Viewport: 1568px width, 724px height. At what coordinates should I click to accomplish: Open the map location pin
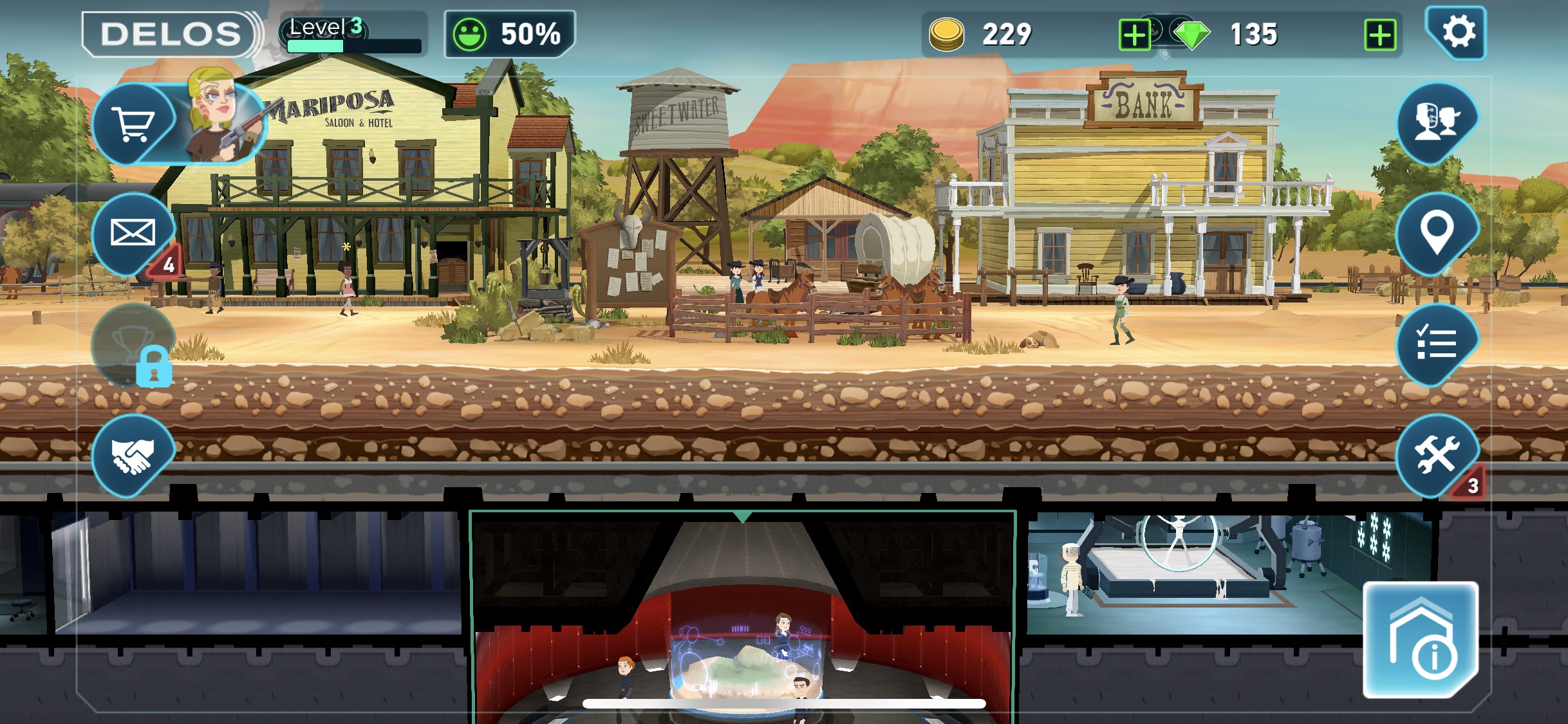[1437, 233]
